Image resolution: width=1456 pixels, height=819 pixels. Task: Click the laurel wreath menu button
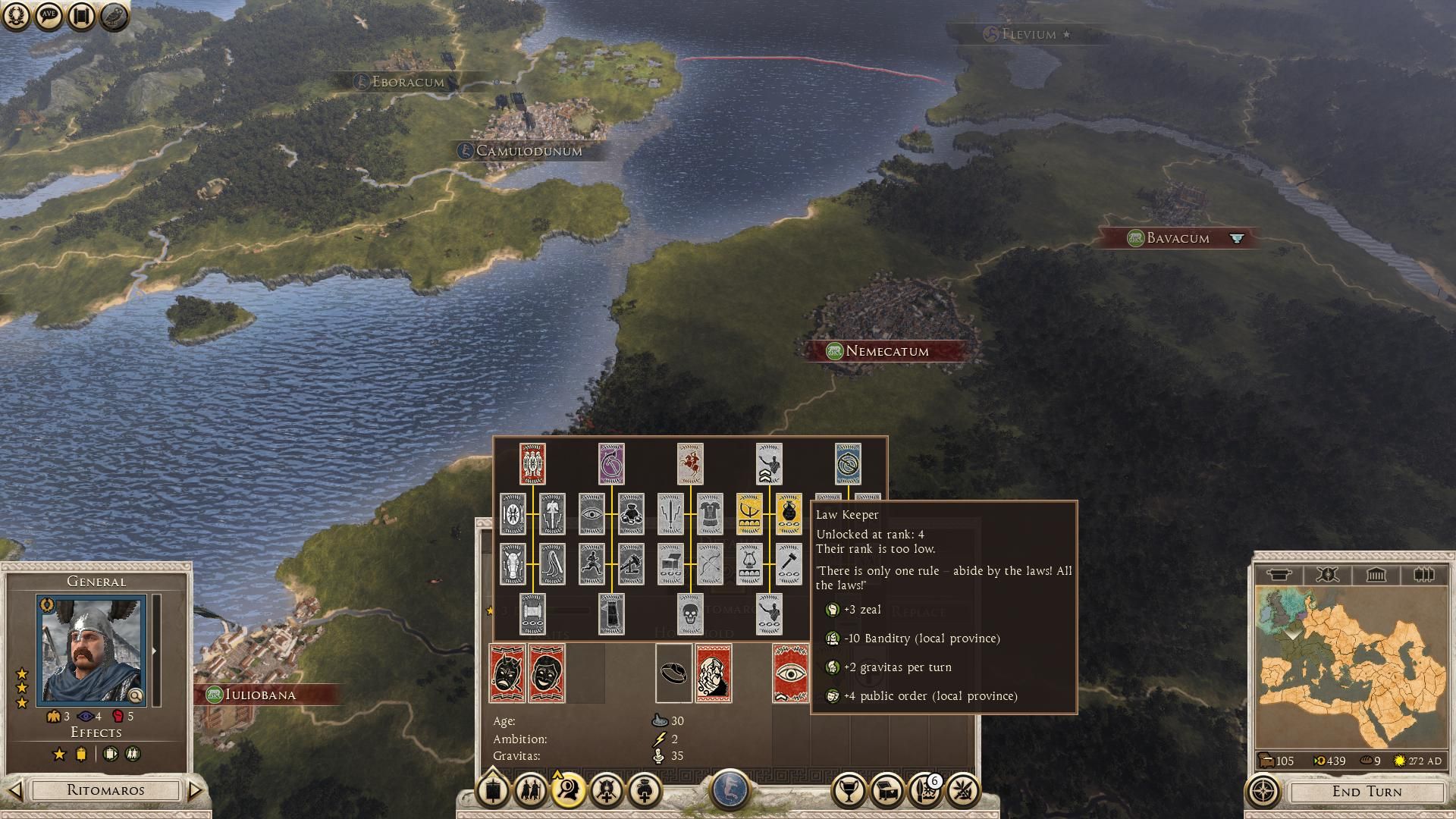(x=16, y=17)
